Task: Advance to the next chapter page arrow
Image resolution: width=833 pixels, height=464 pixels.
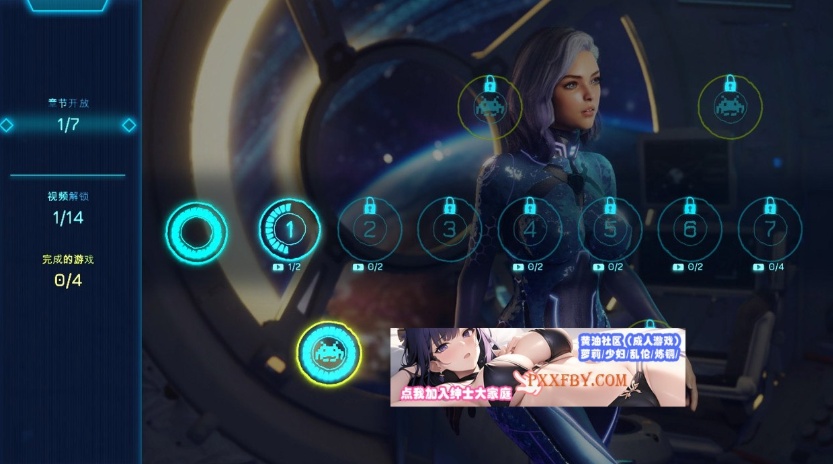Action: (129, 125)
